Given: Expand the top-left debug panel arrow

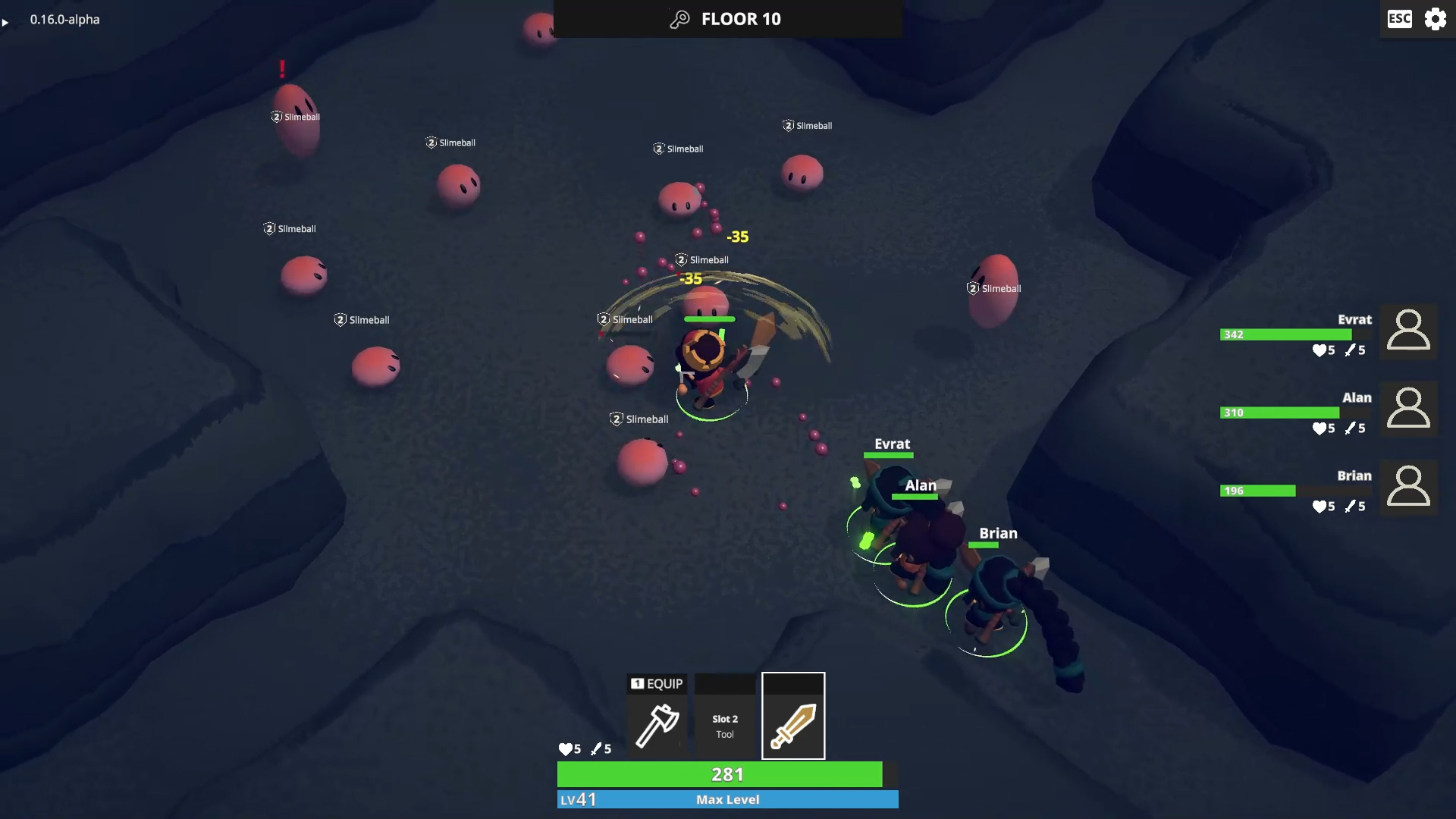Looking at the screenshot, I should click(x=6, y=23).
